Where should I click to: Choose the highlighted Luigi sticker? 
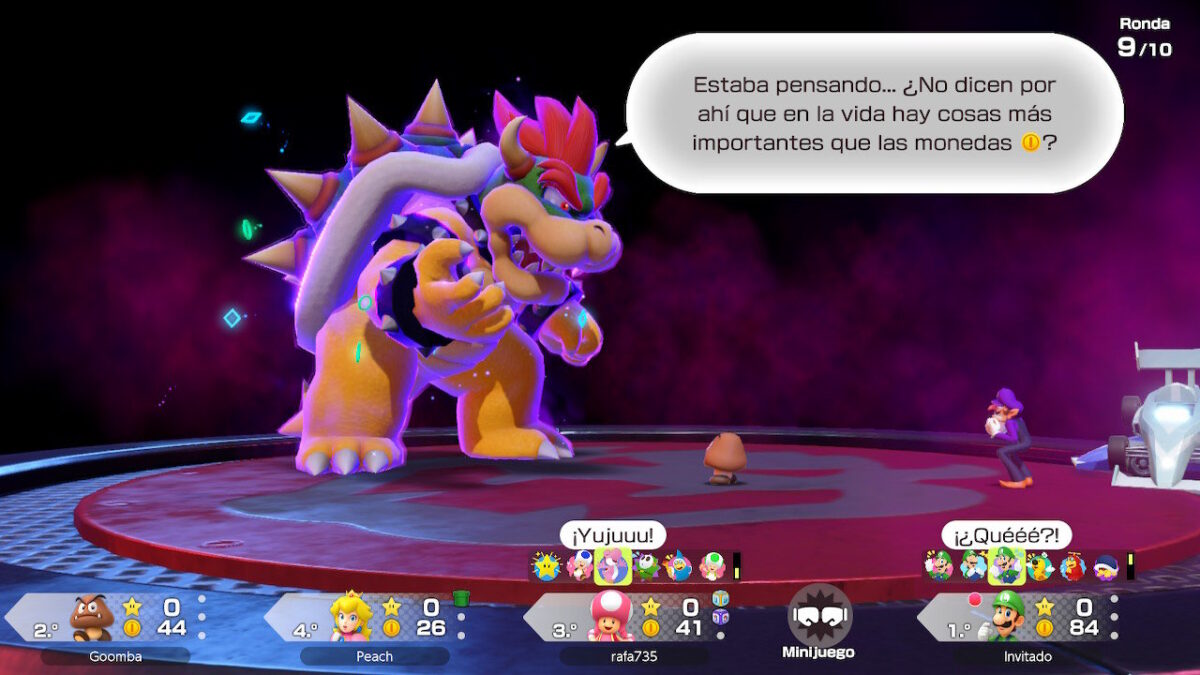tap(1006, 567)
